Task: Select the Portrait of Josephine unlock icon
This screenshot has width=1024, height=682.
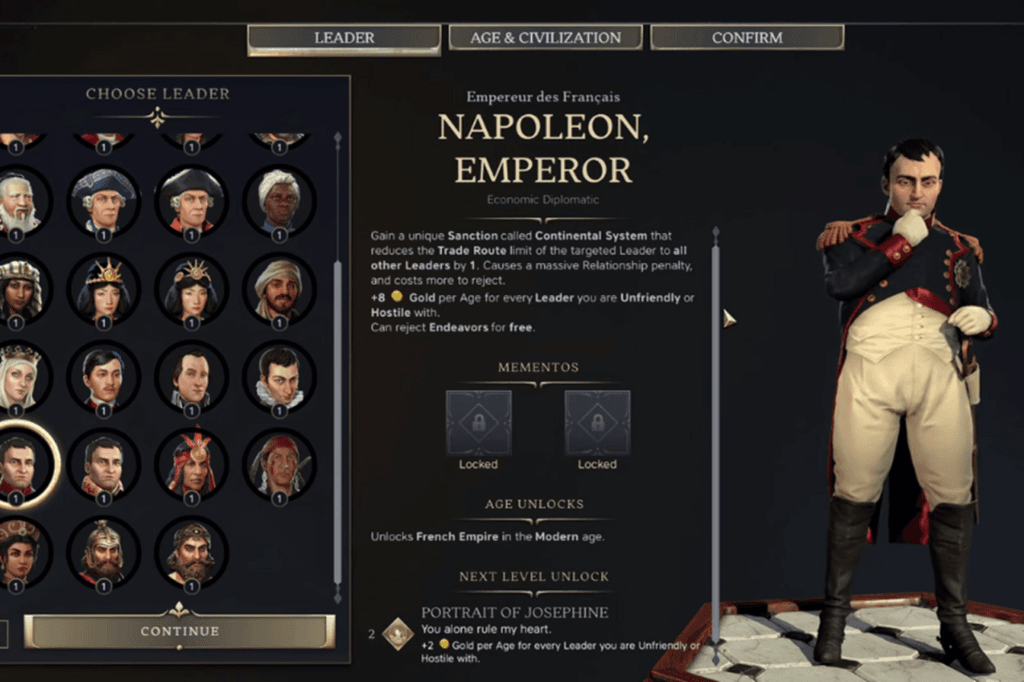Action: click(x=399, y=634)
